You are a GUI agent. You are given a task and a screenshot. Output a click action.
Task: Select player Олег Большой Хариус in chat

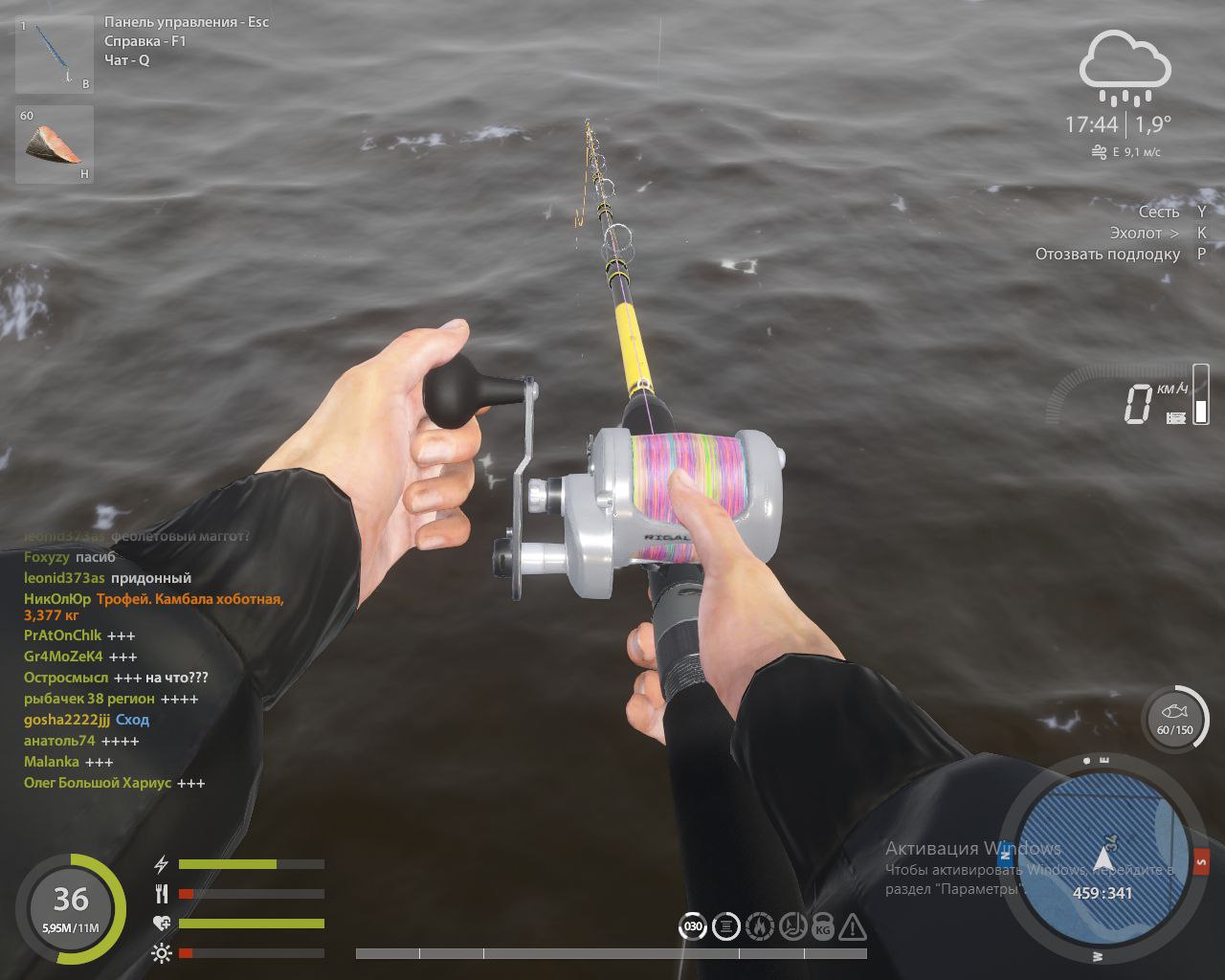pos(98,783)
